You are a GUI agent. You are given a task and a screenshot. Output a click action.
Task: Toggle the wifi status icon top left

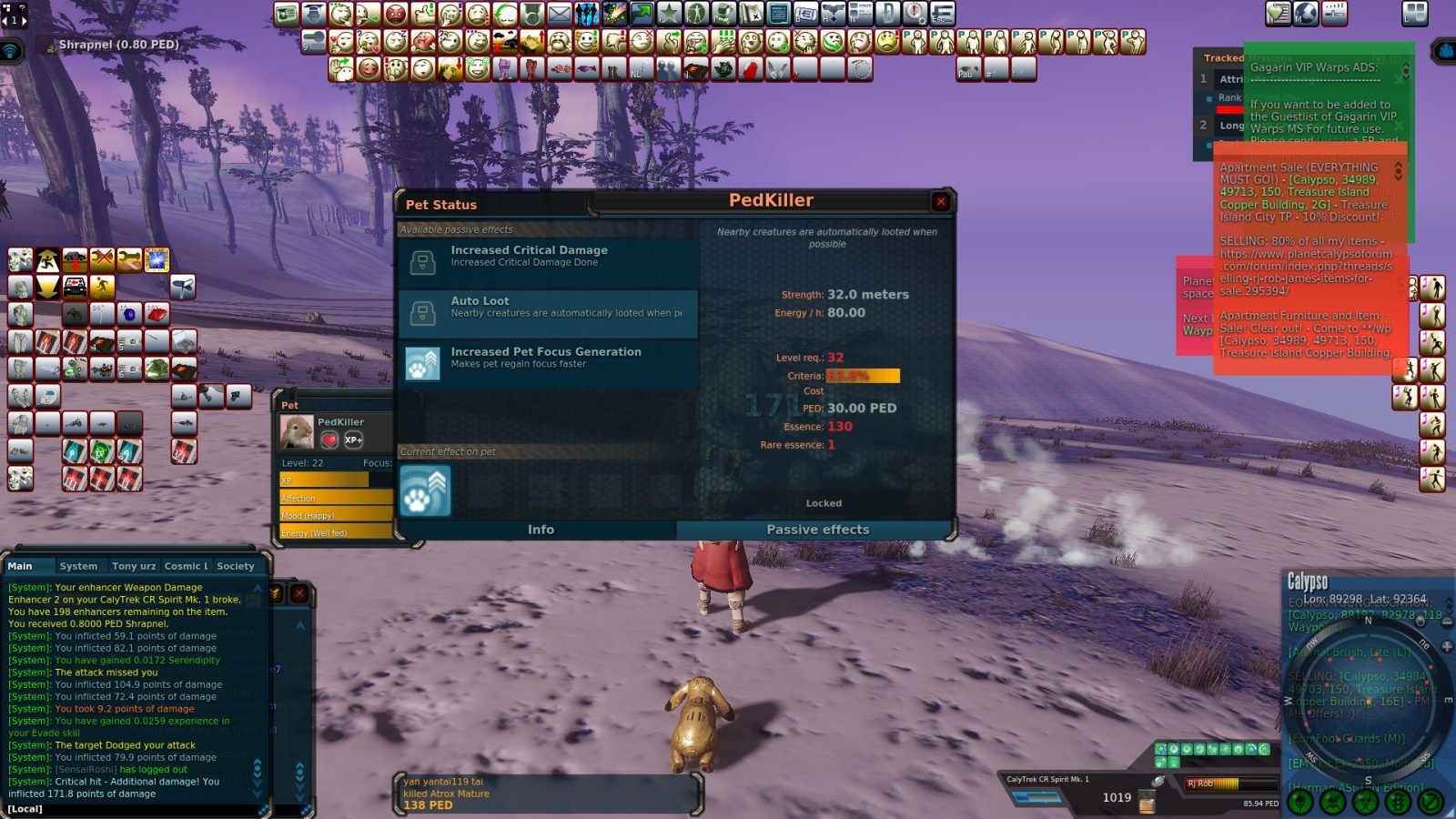(x=10, y=50)
